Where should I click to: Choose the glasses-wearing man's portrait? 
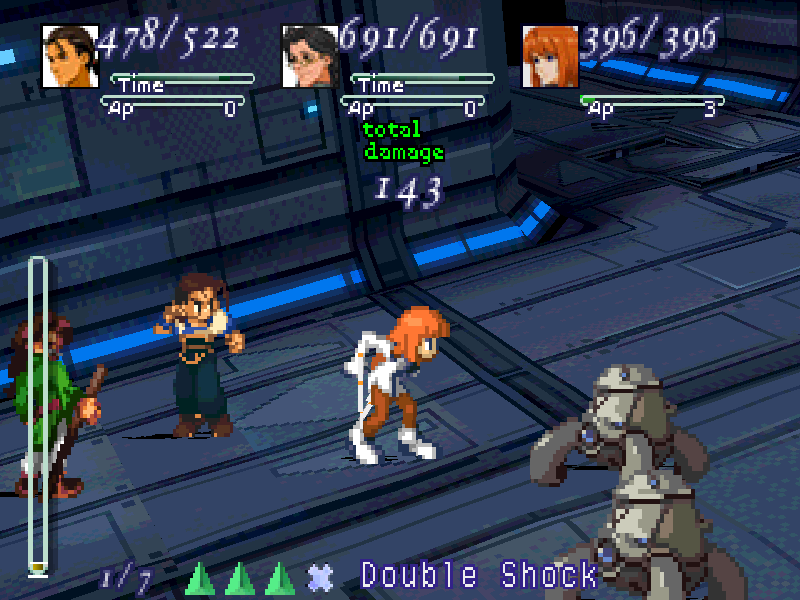(x=310, y=56)
